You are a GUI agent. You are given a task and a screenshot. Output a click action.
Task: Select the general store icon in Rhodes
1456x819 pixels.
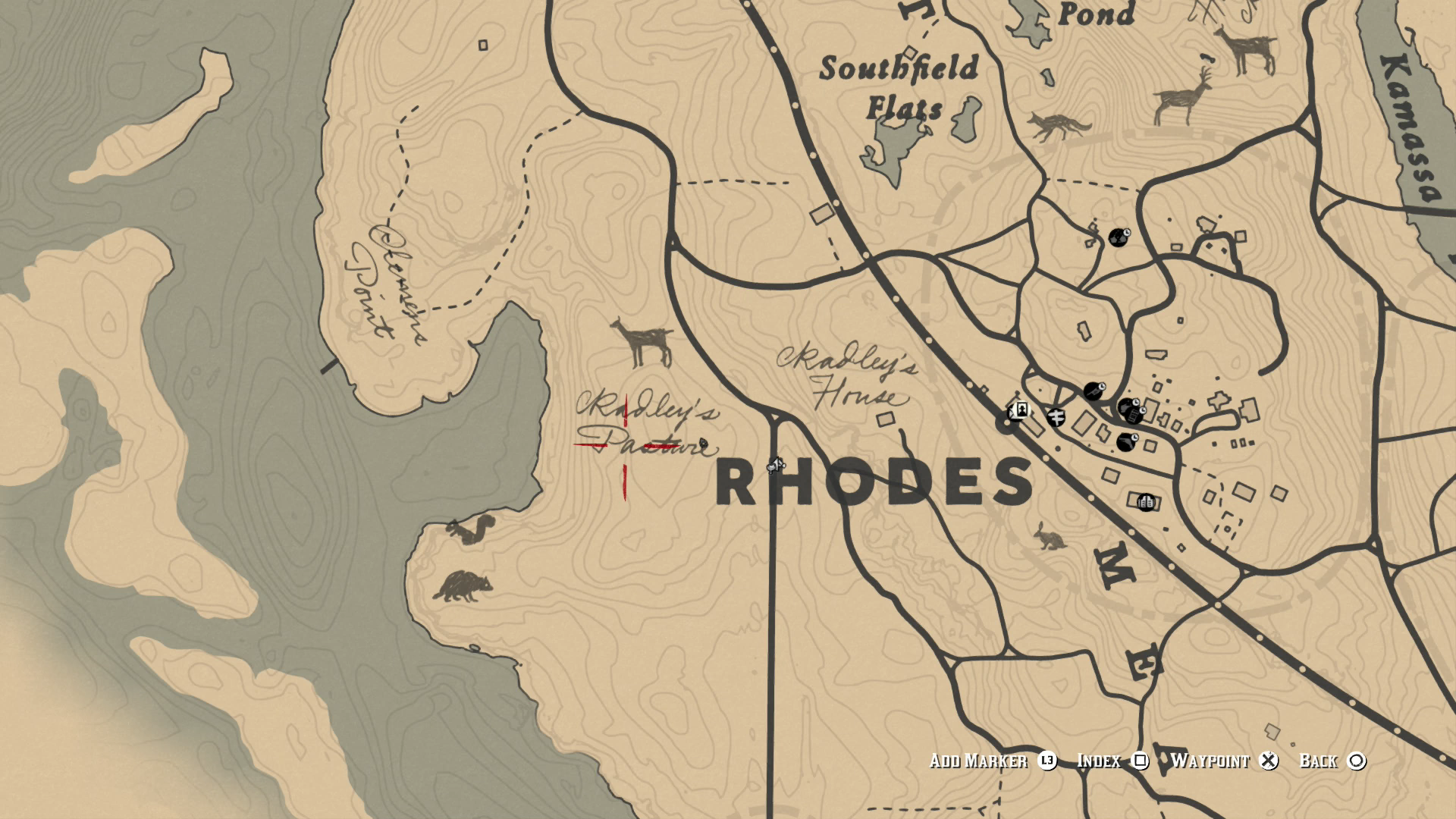[x=1135, y=415]
